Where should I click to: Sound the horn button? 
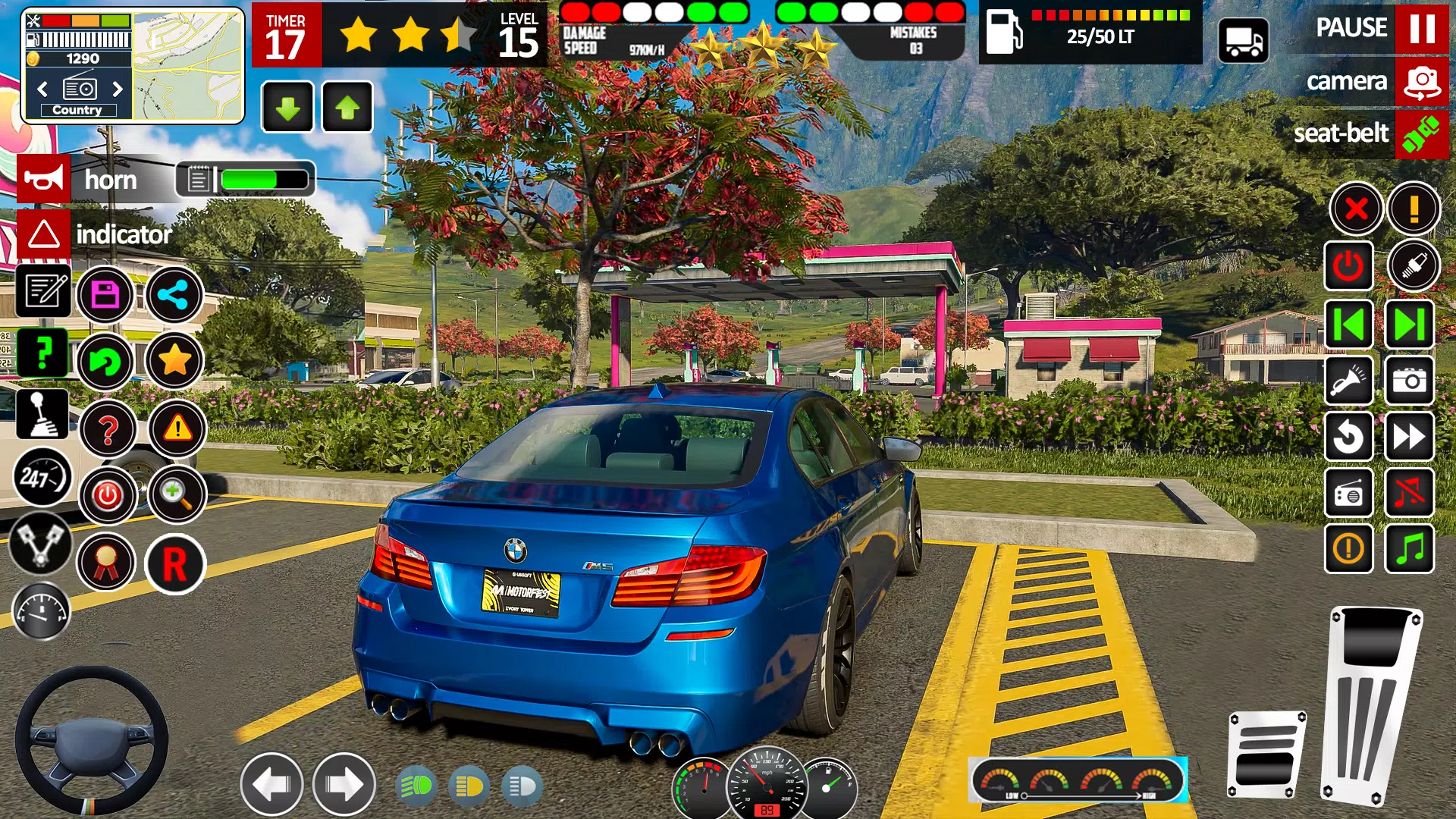pos(44,180)
